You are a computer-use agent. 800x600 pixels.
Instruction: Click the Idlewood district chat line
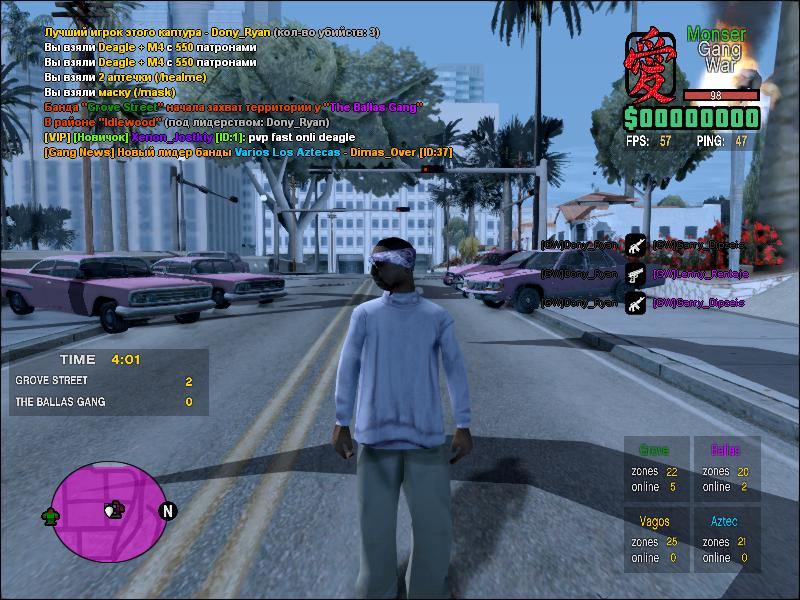click(x=187, y=122)
